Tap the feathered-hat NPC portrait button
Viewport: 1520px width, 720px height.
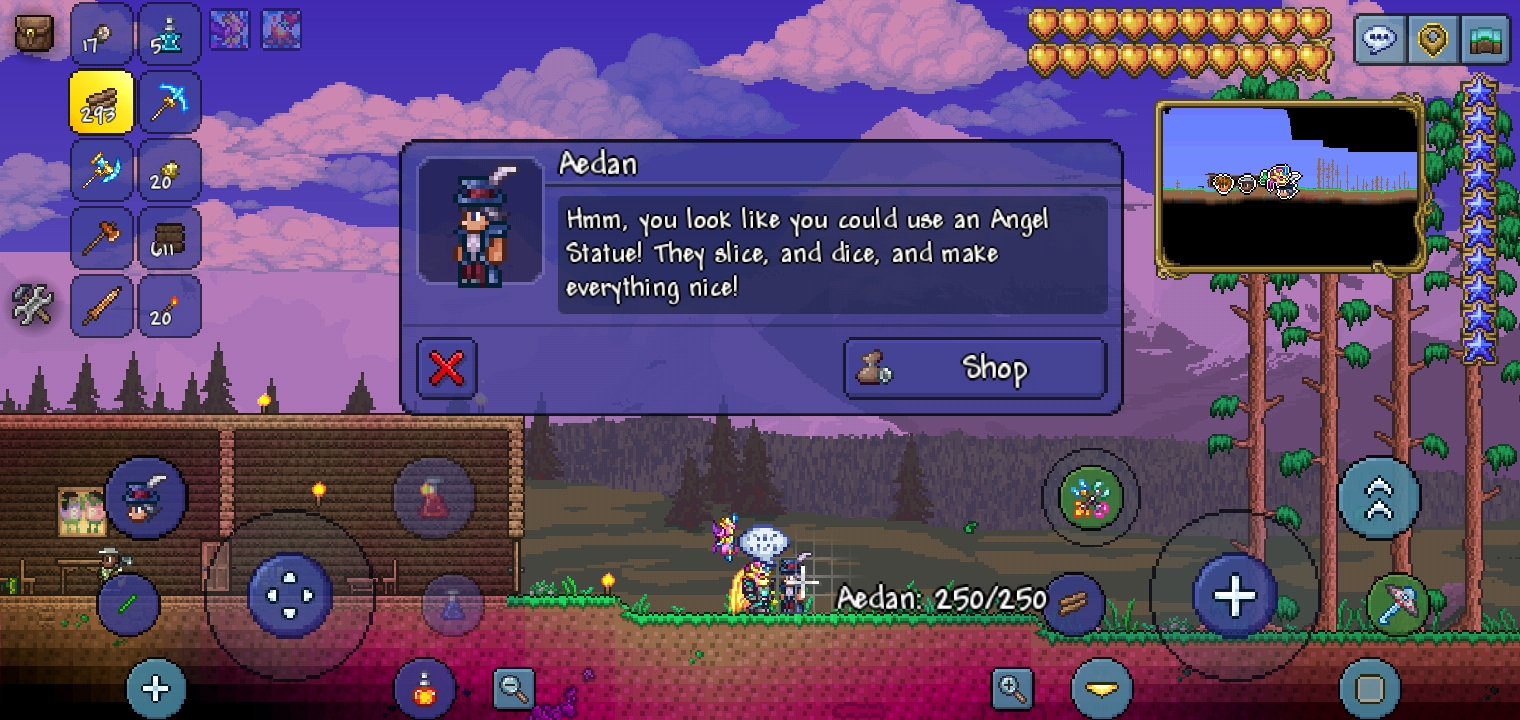(146, 497)
